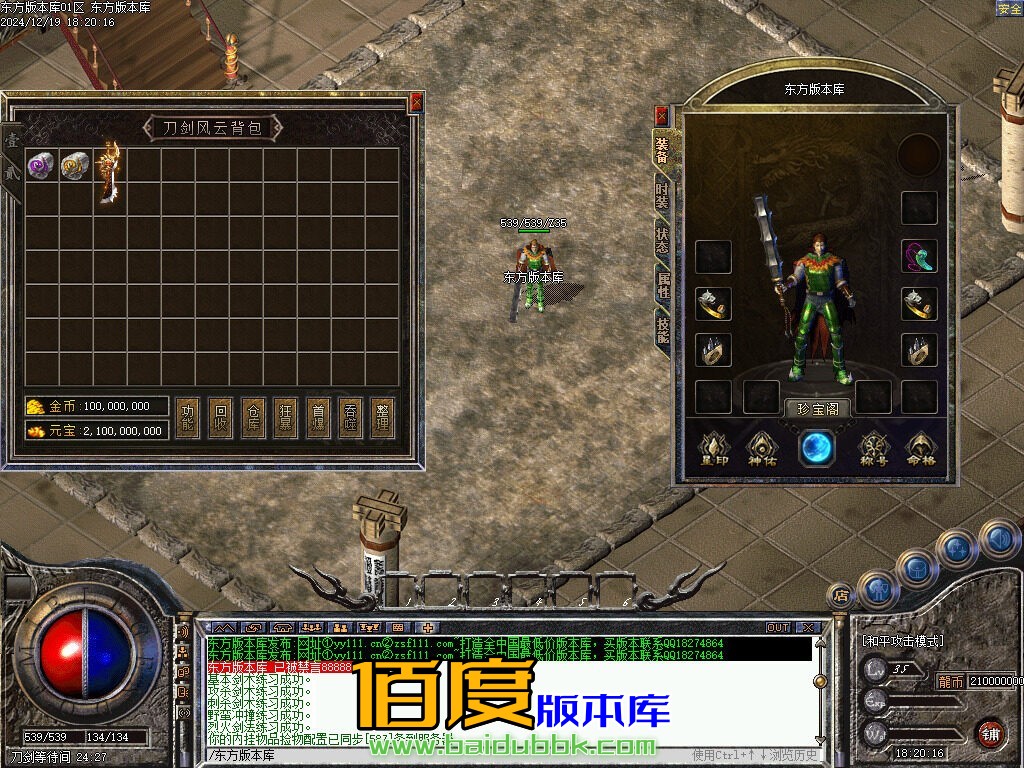Activate the 狂暴 berserk button
This screenshot has height=768, width=1024.
286,419
